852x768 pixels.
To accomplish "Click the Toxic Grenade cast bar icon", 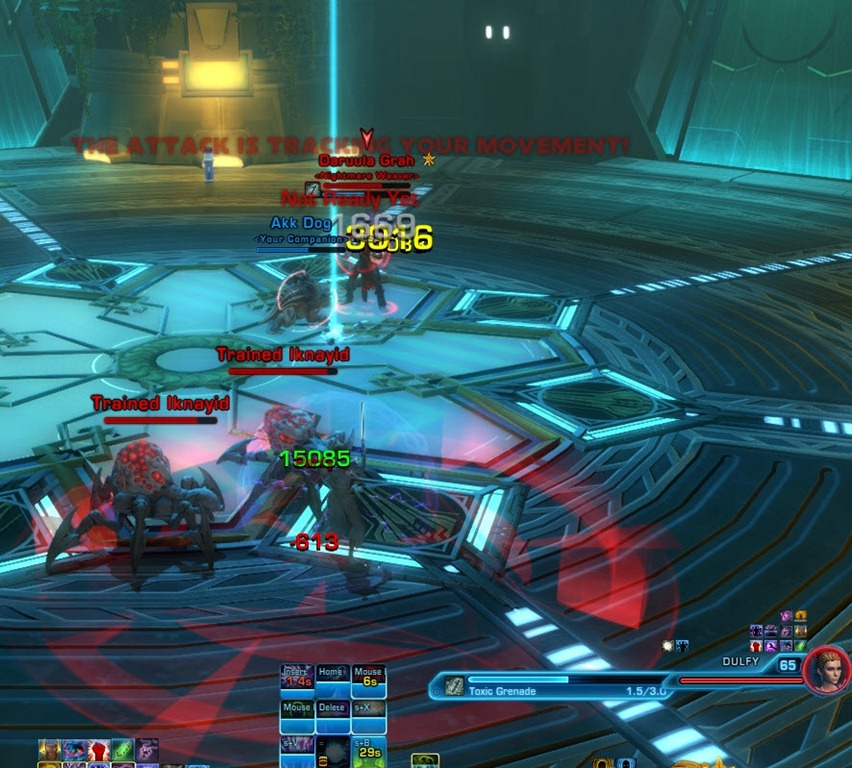I will click(455, 686).
